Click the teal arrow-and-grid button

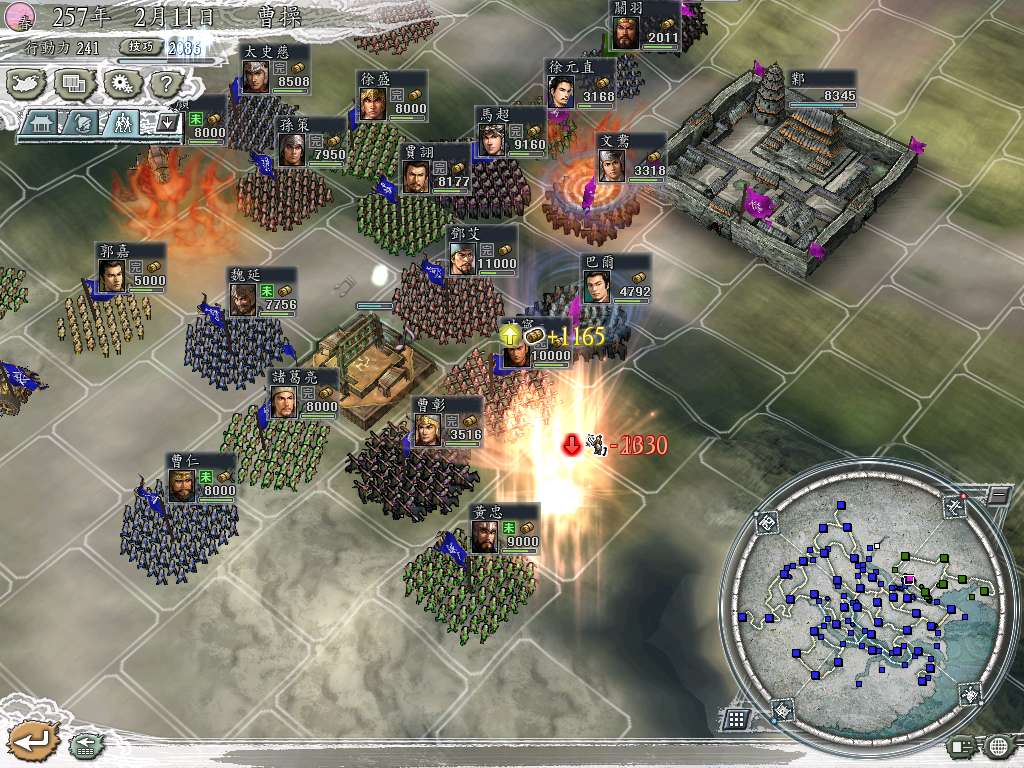point(85,743)
